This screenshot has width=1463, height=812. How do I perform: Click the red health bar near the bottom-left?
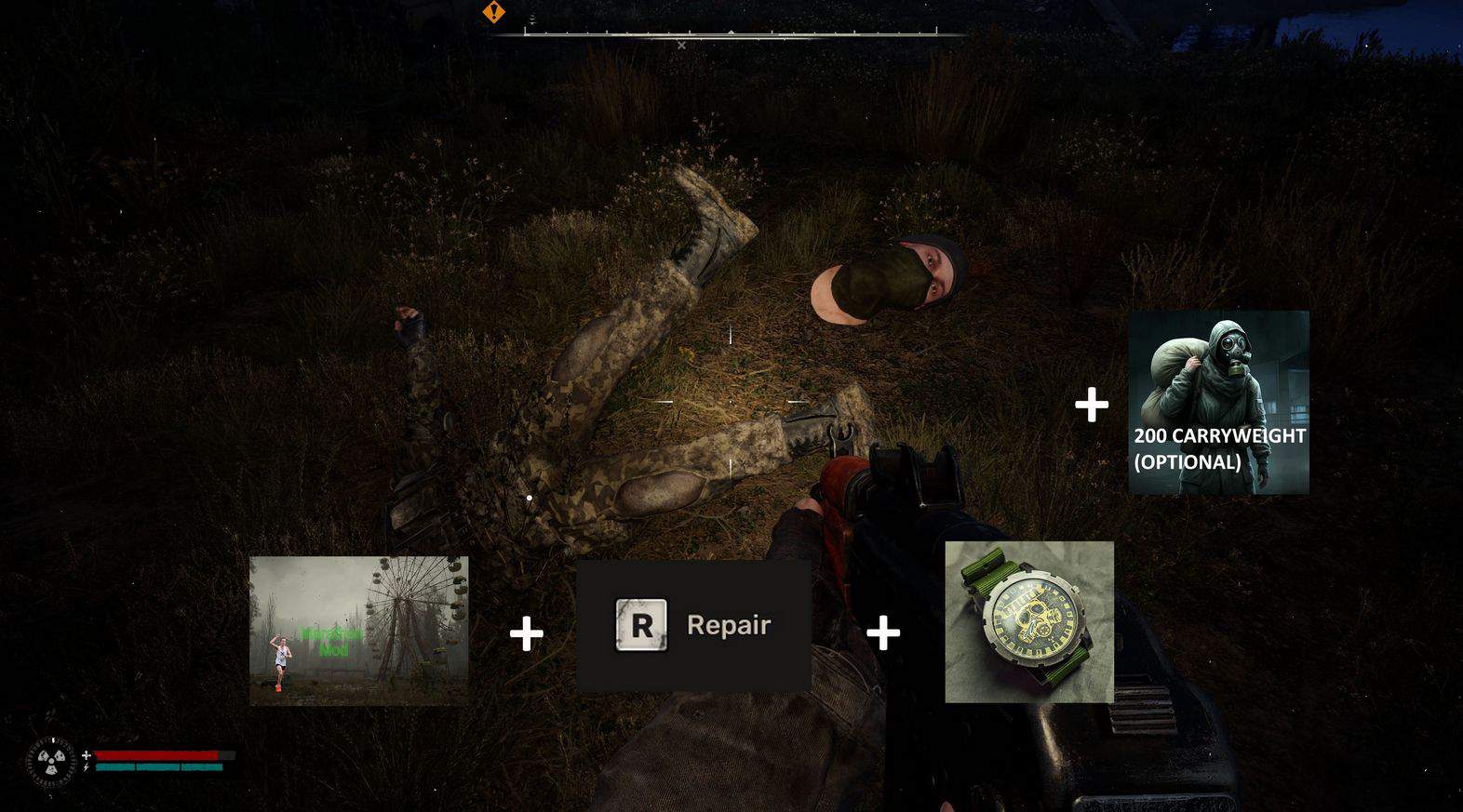(158, 754)
